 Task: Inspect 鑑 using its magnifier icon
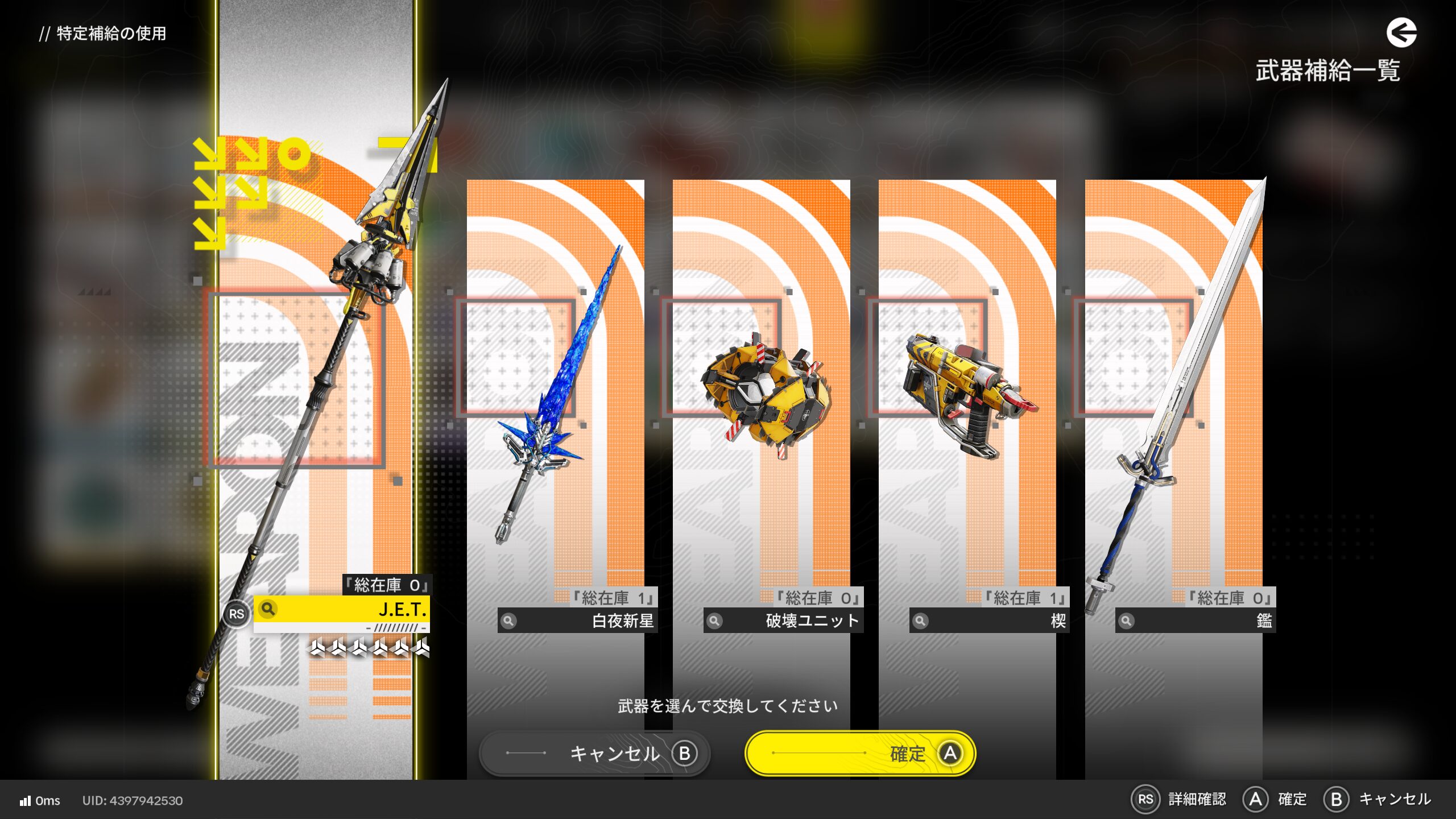tap(1127, 621)
